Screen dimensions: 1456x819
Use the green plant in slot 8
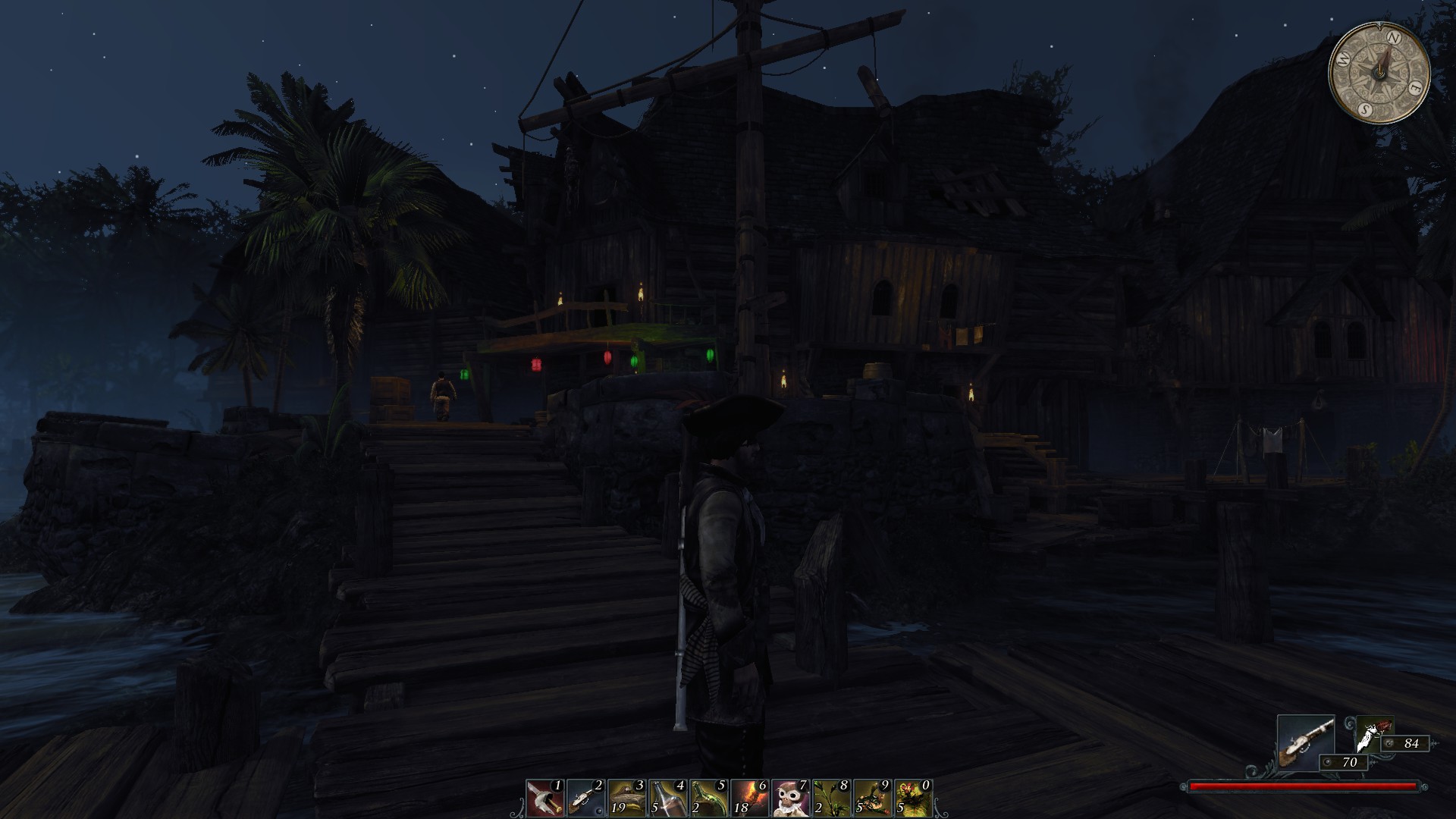831,798
